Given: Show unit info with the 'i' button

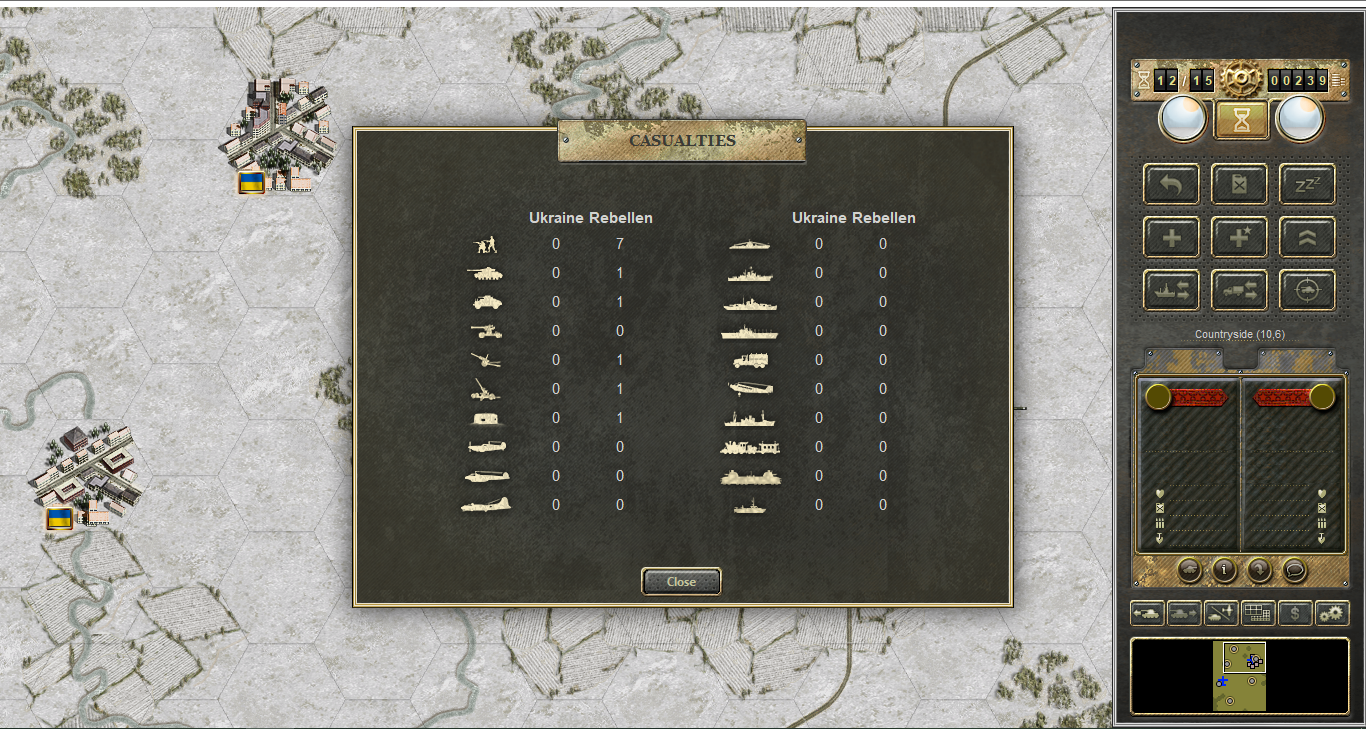Looking at the screenshot, I should click(x=1224, y=570).
